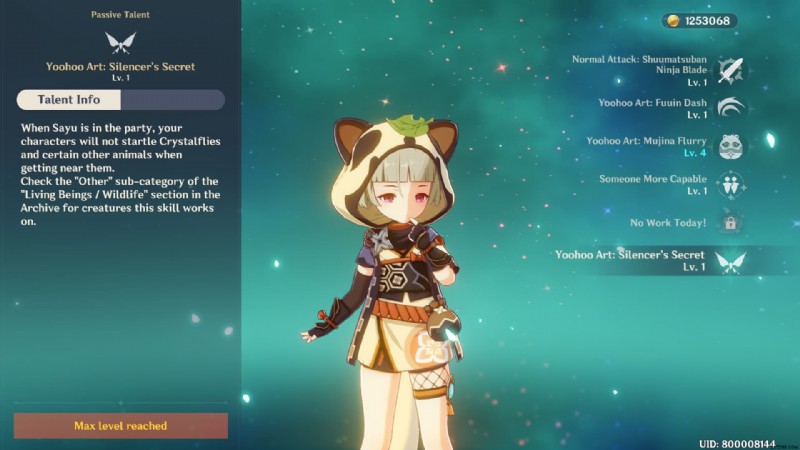Select the locked No Work Today! talent

(731, 223)
